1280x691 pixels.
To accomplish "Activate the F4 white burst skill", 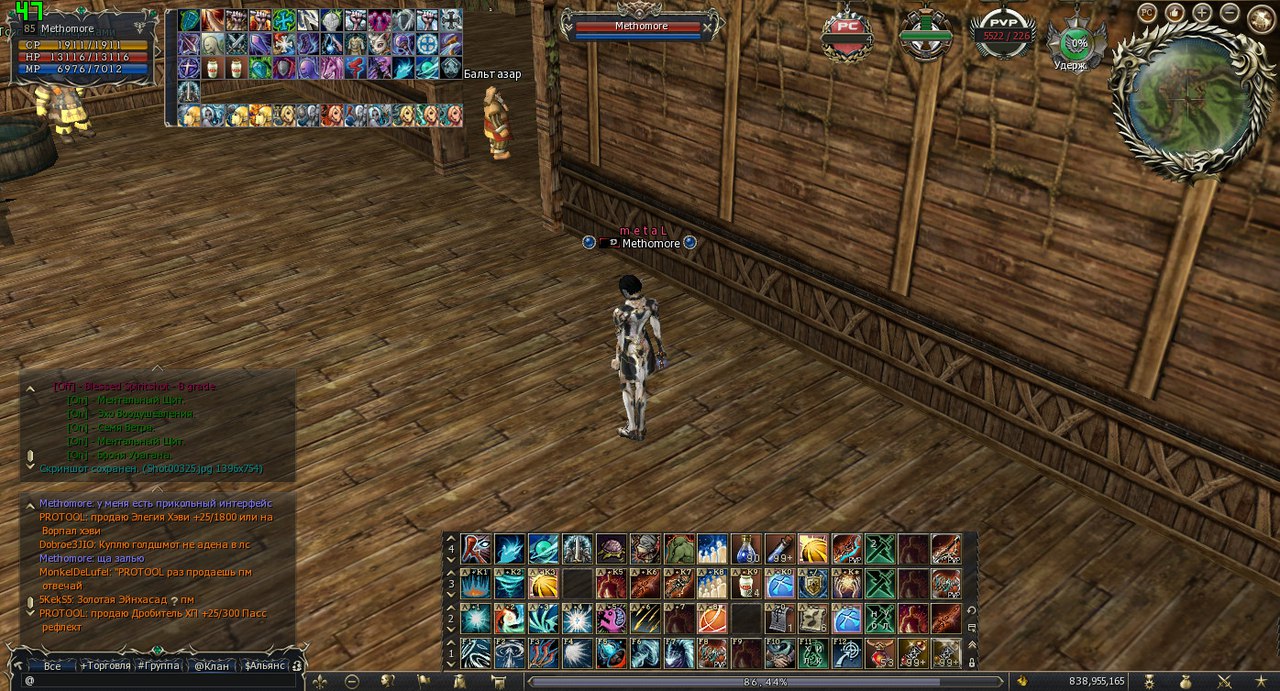I will [x=576, y=653].
